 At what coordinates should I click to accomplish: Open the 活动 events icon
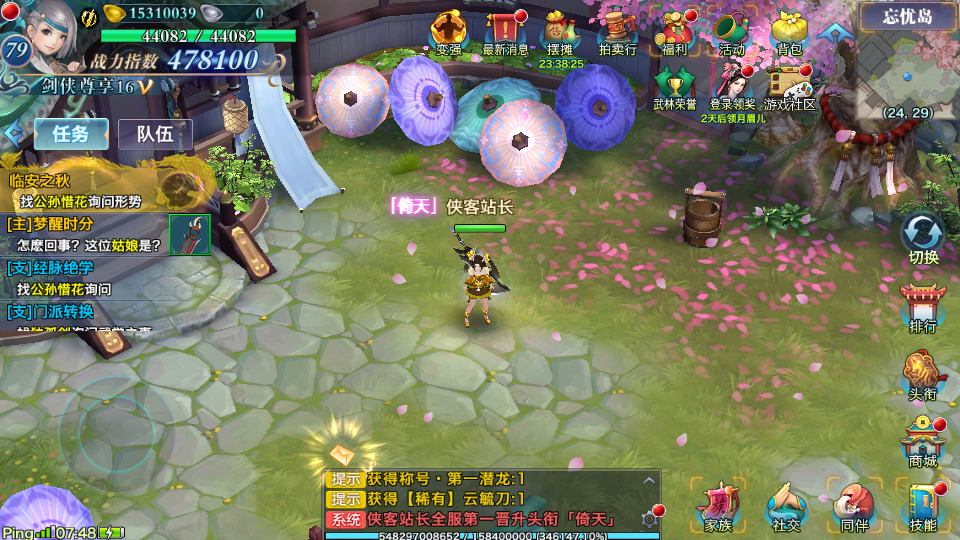[x=731, y=31]
